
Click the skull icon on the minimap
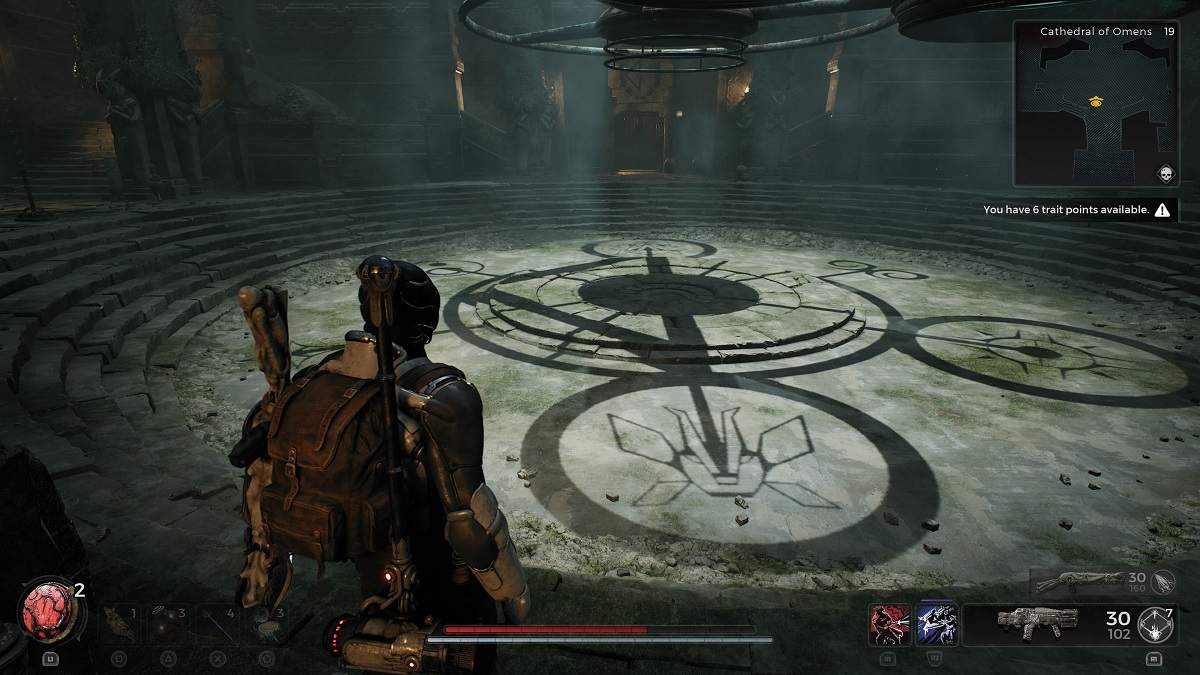[x=1164, y=171]
